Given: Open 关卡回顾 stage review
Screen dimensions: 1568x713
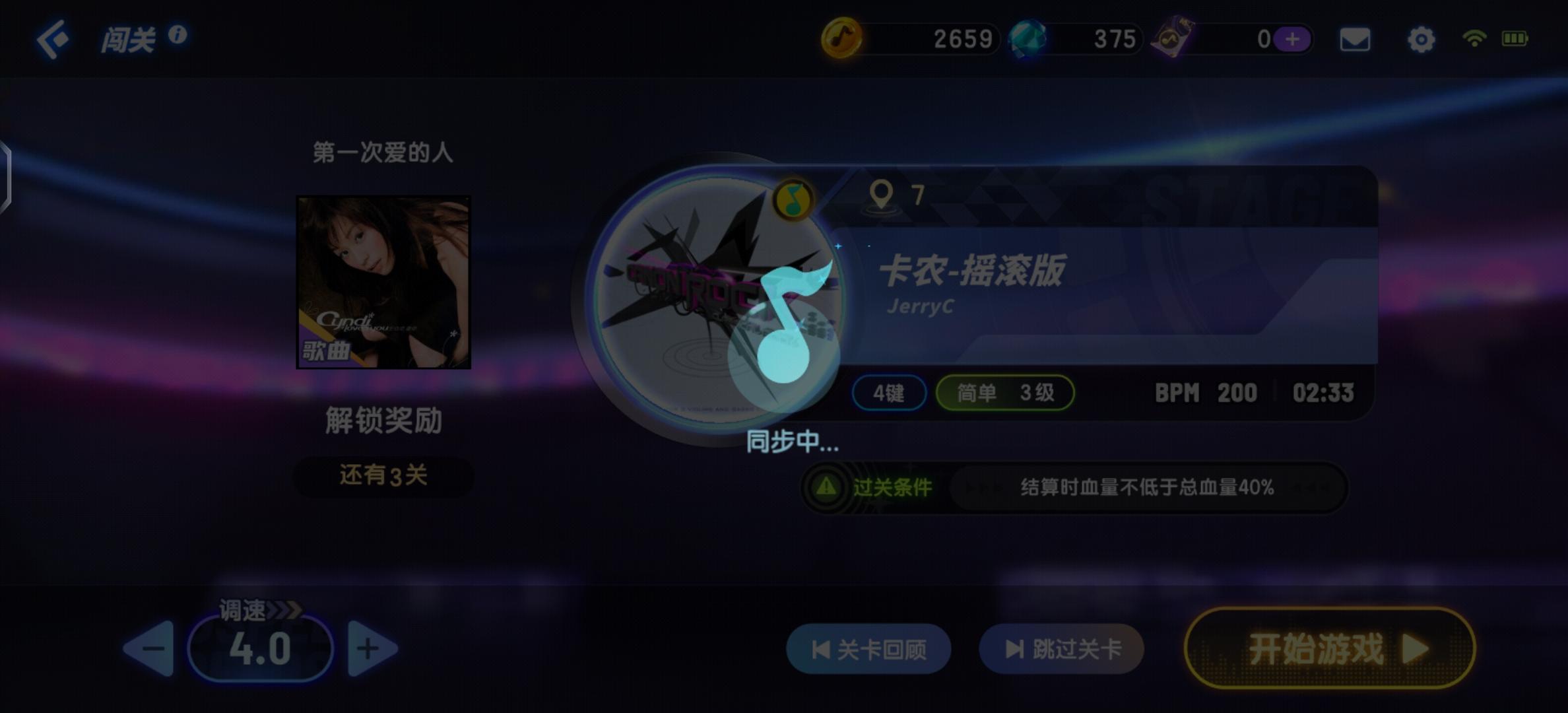Looking at the screenshot, I should (x=868, y=649).
